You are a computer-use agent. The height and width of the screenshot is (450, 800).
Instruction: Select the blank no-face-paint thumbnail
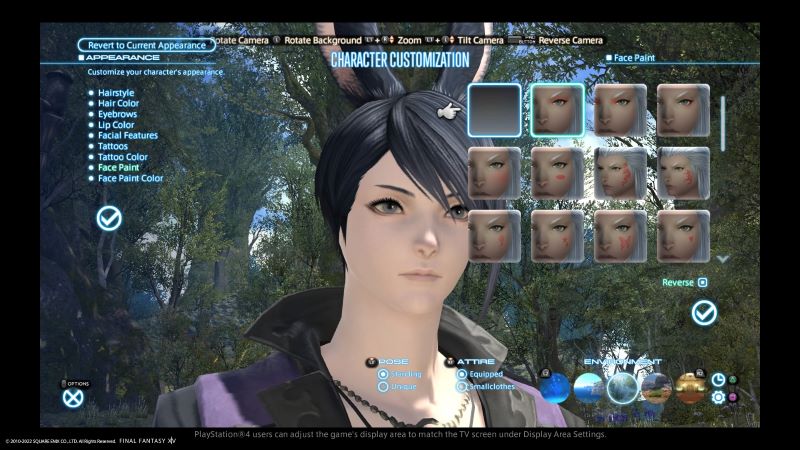pyautogui.click(x=494, y=110)
